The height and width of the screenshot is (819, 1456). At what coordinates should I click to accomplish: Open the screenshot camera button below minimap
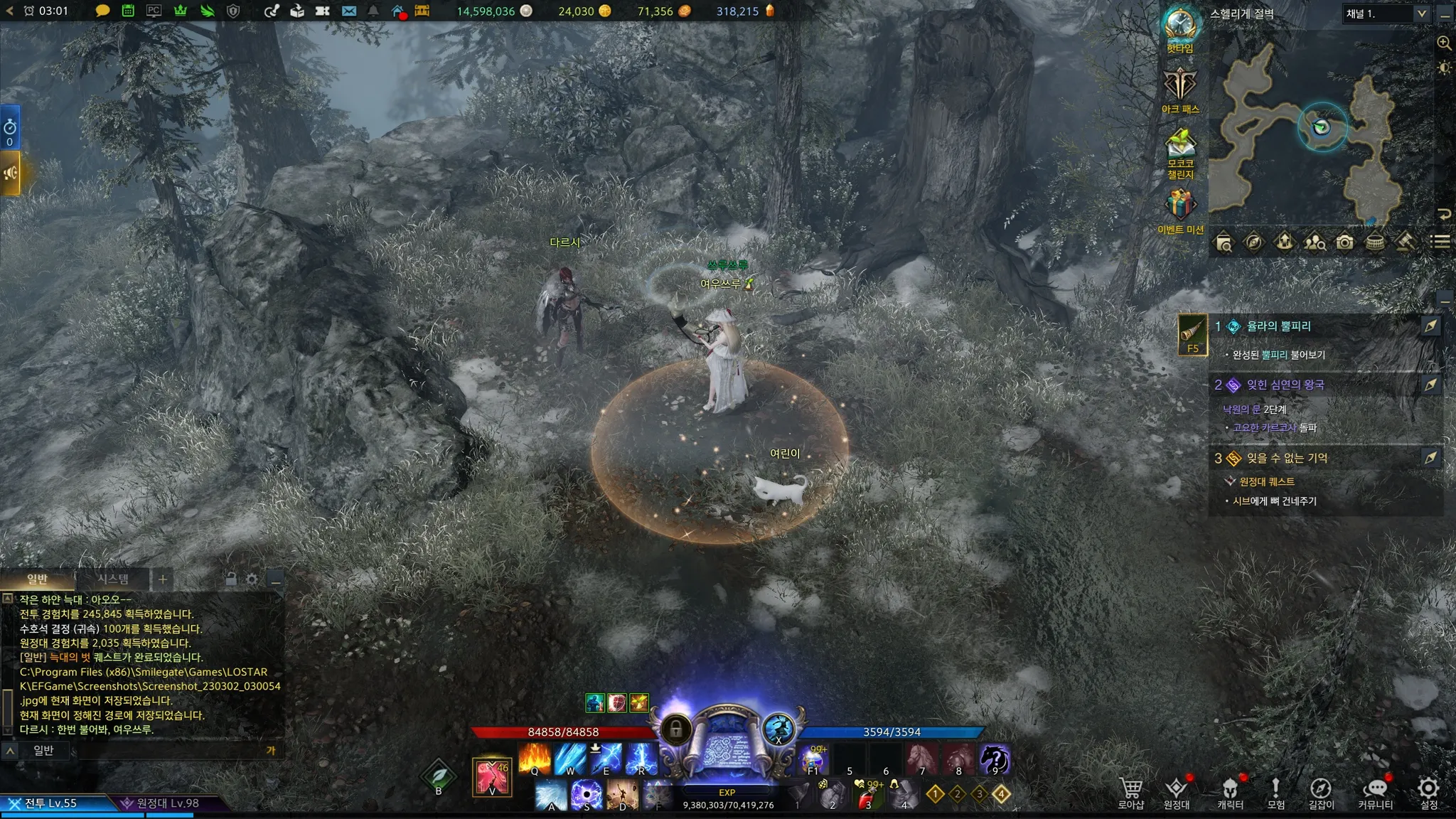pos(1344,242)
